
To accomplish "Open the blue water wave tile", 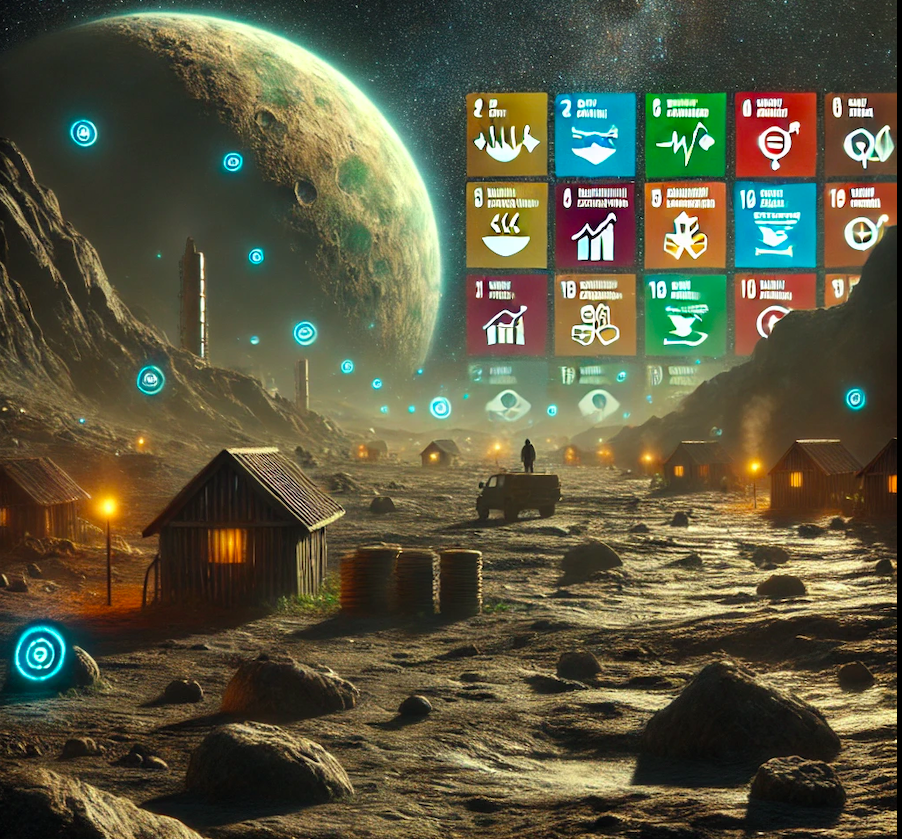I will pyautogui.click(x=595, y=135).
